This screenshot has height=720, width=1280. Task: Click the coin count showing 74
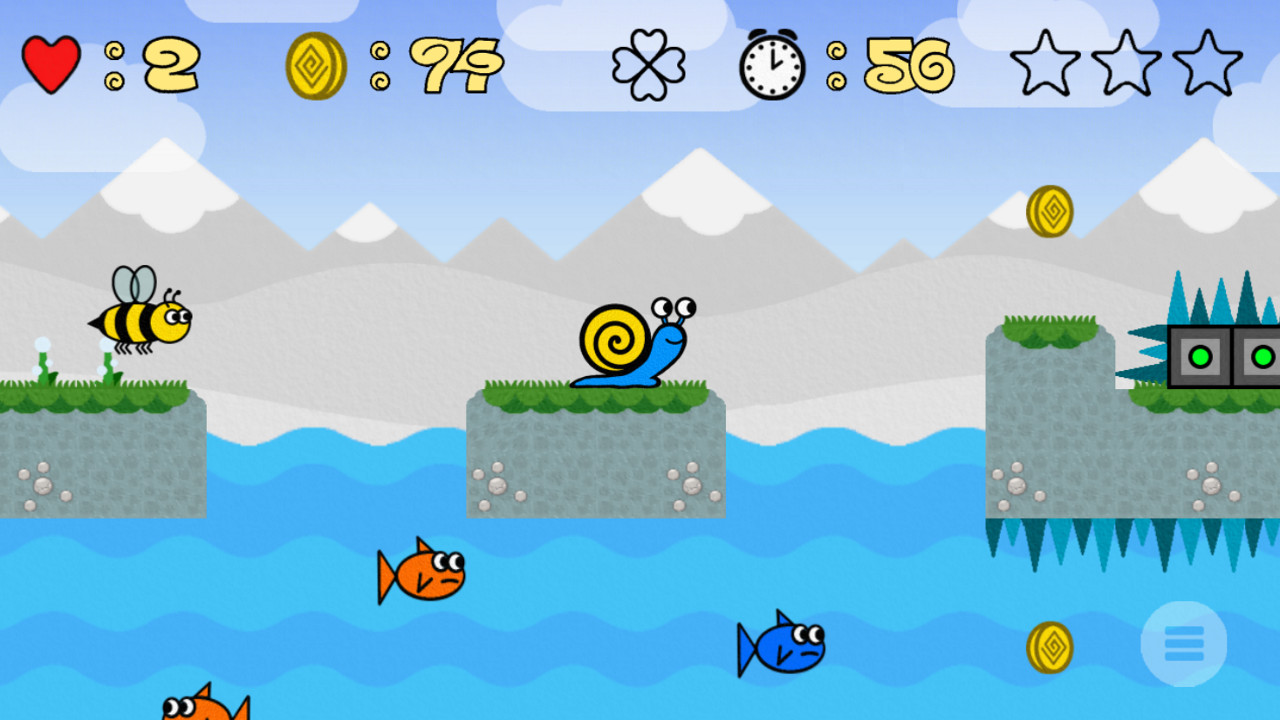pyautogui.click(x=460, y=64)
